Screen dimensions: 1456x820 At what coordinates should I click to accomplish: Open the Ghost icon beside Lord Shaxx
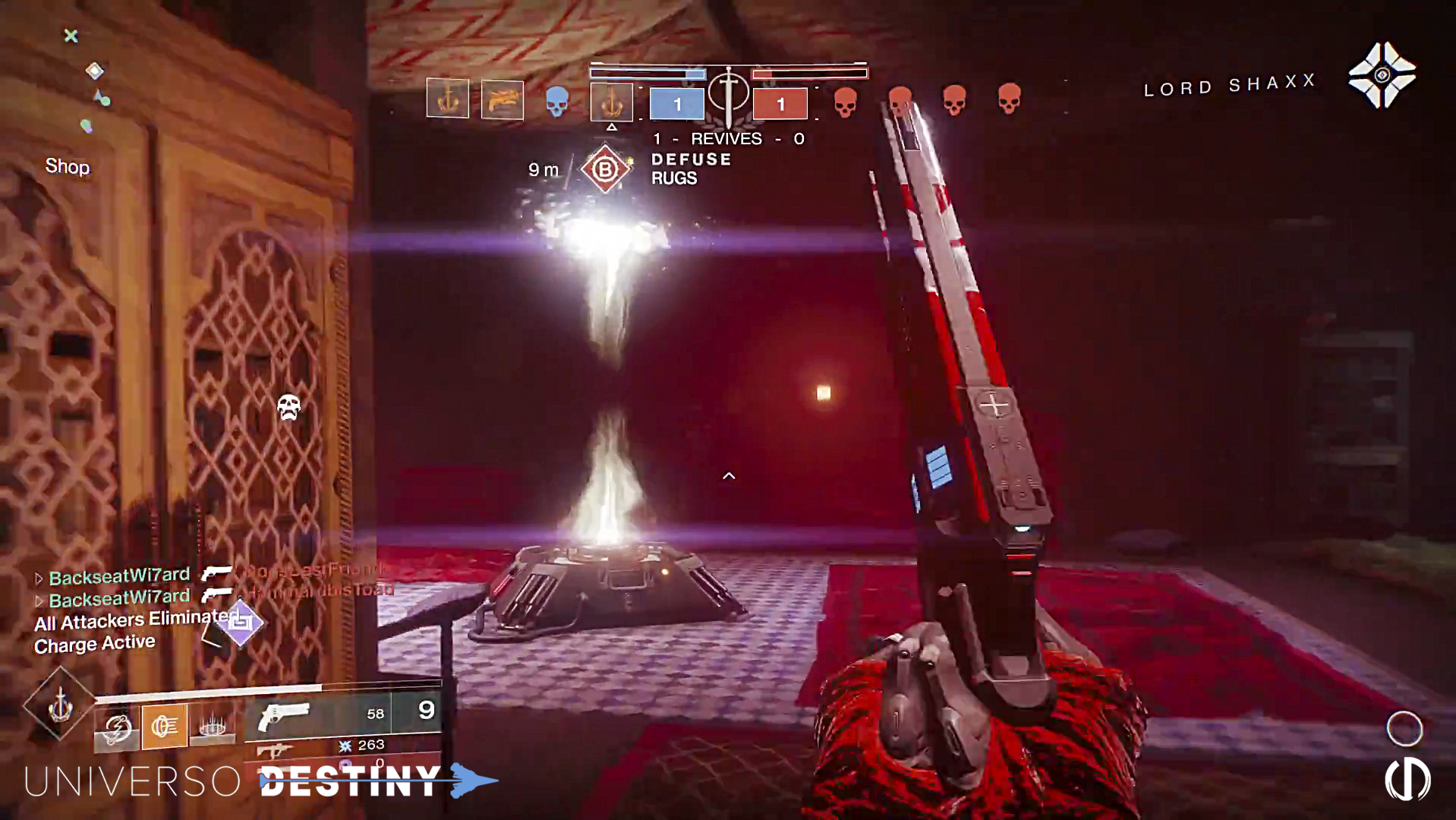1382,75
